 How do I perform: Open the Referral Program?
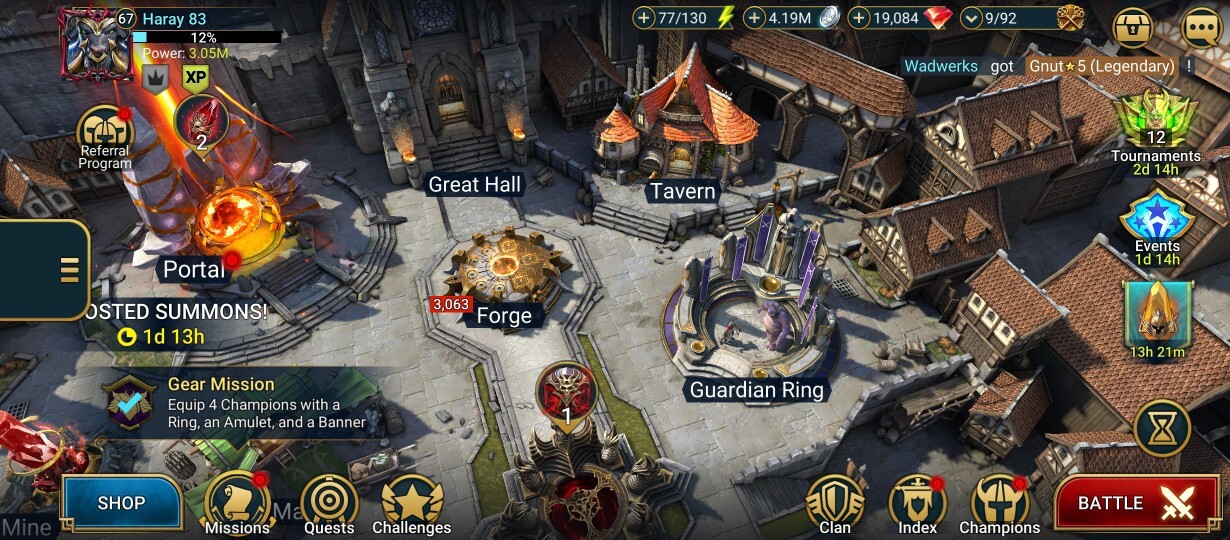point(105,135)
